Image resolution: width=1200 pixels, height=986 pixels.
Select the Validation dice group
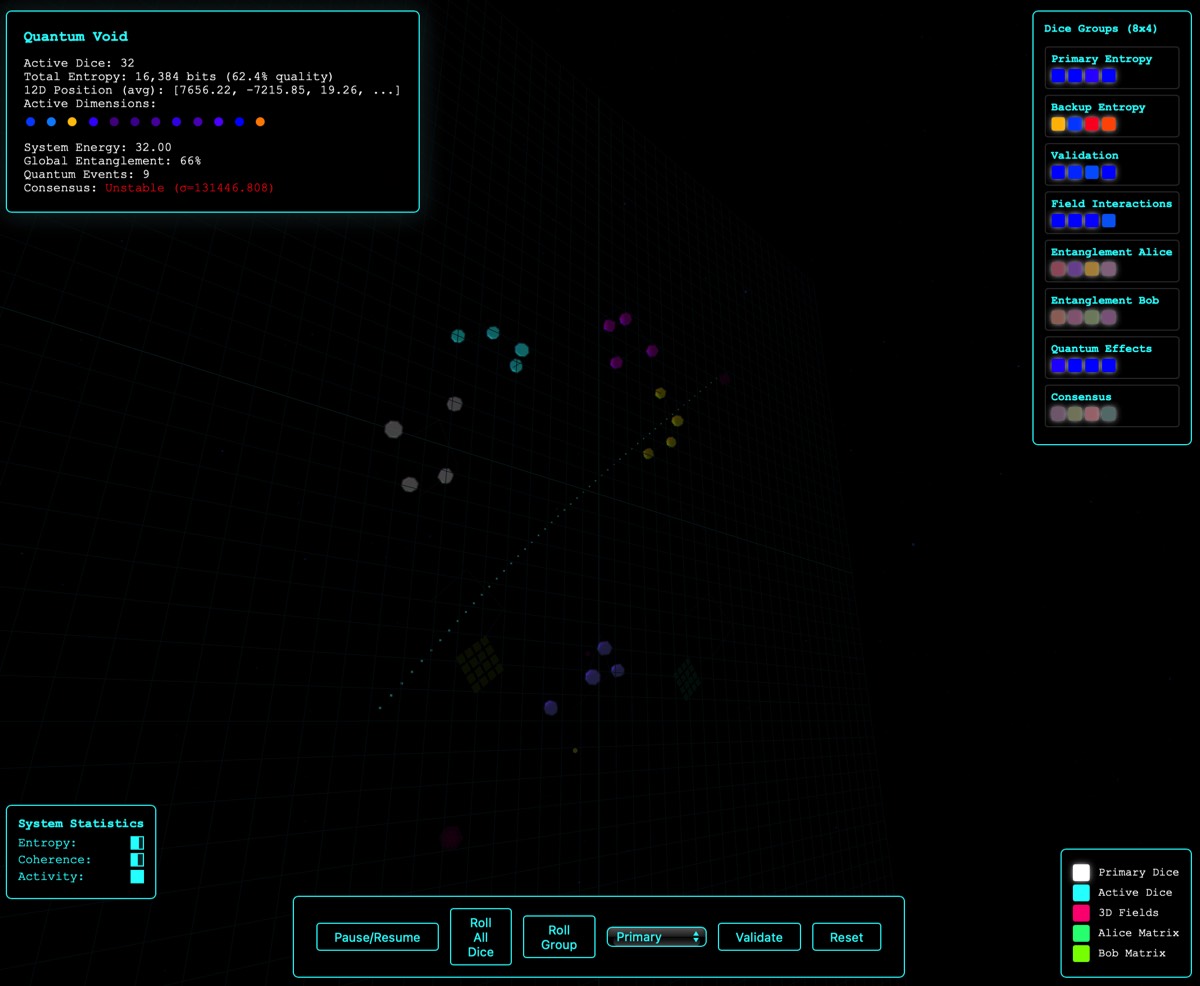tap(1111, 164)
